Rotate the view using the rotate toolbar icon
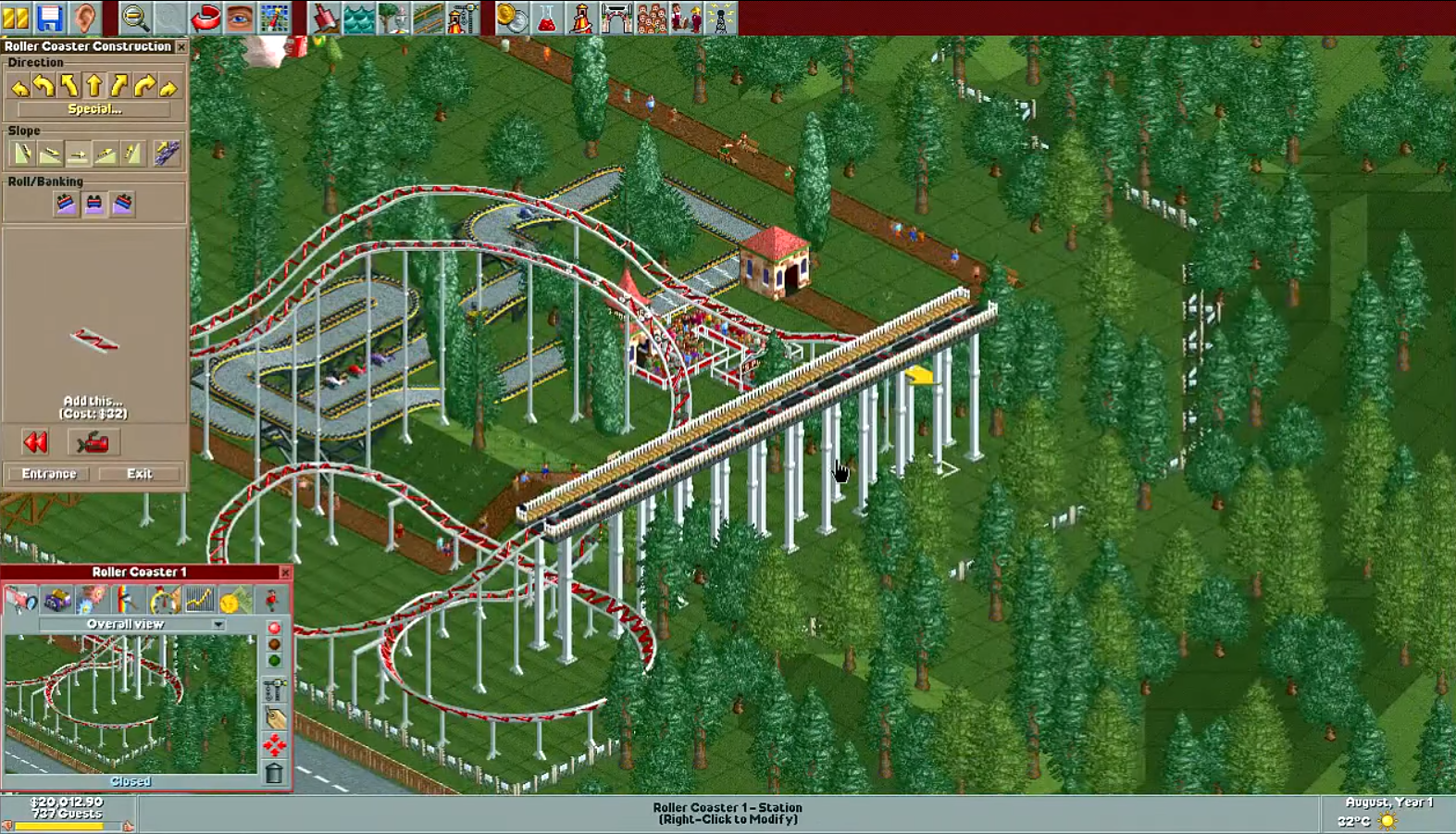 (x=205, y=15)
